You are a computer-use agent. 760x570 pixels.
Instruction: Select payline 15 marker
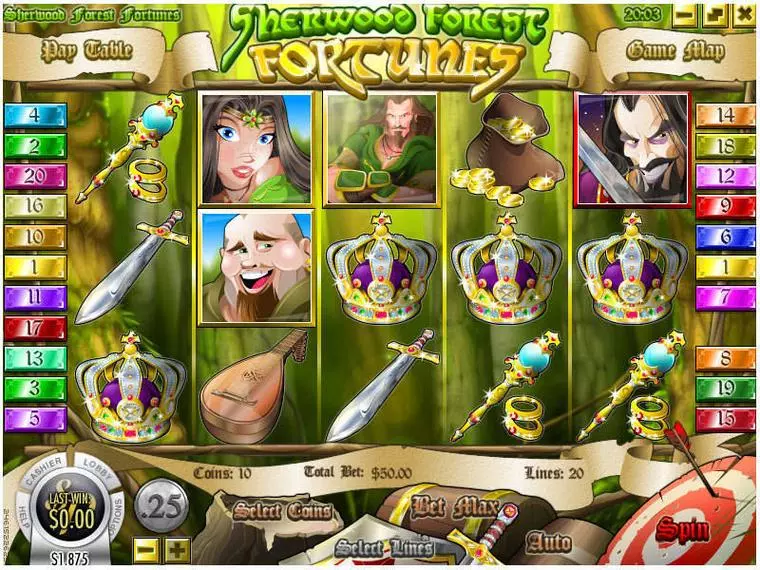(725, 419)
